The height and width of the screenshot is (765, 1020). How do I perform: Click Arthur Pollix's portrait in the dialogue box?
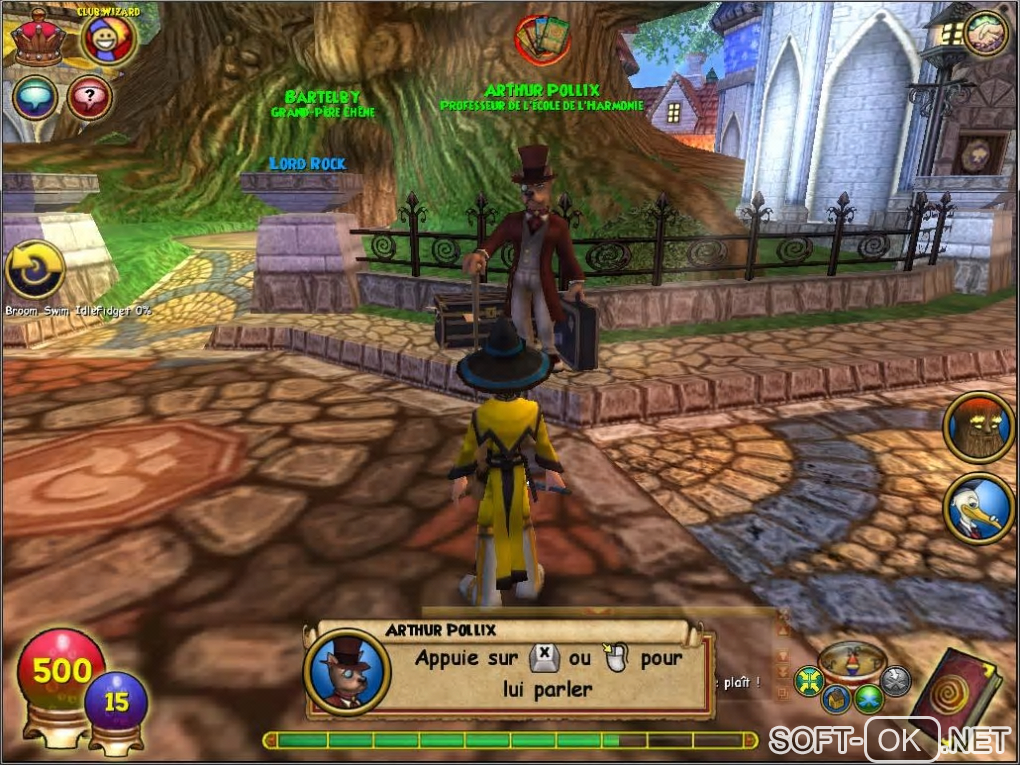pos(346,672)
